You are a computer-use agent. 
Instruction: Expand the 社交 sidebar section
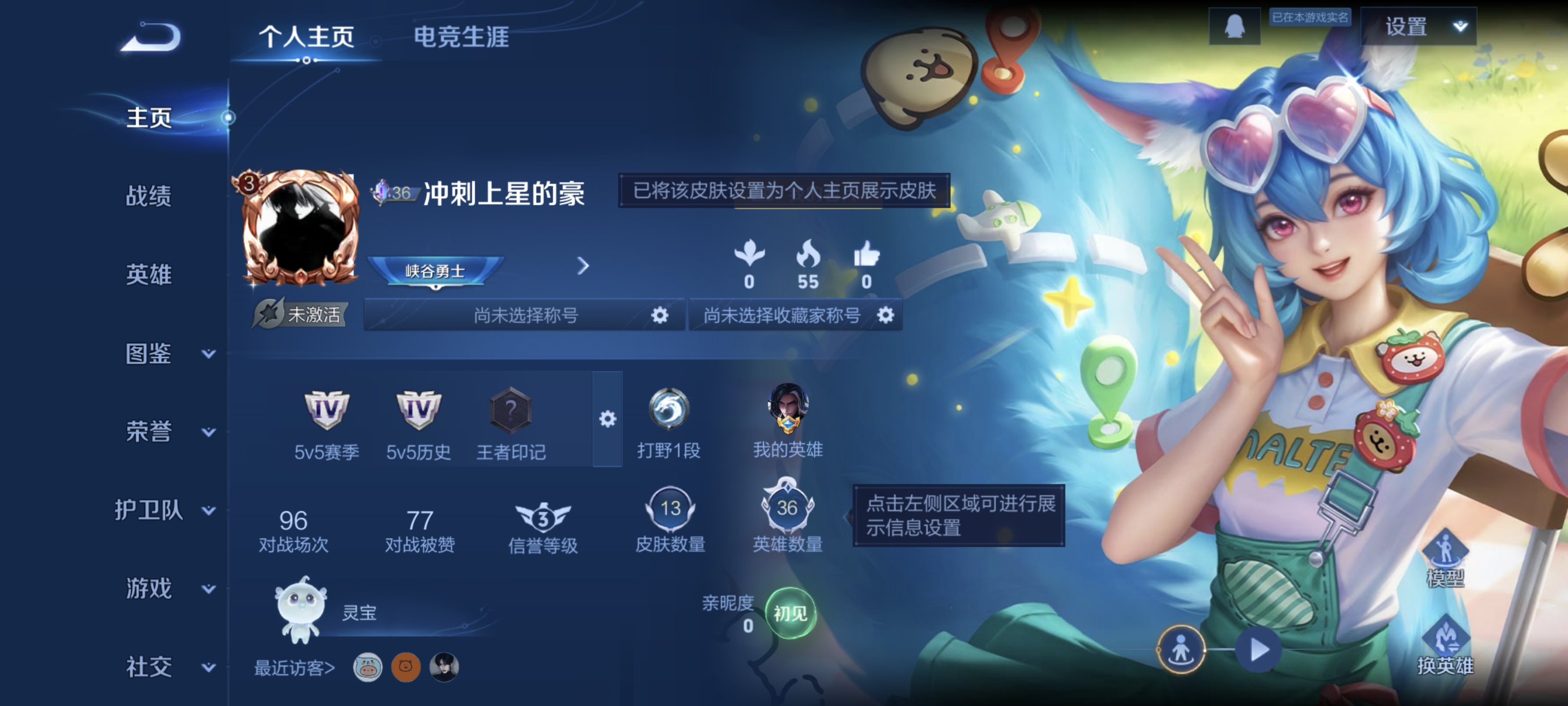[149, 667]
